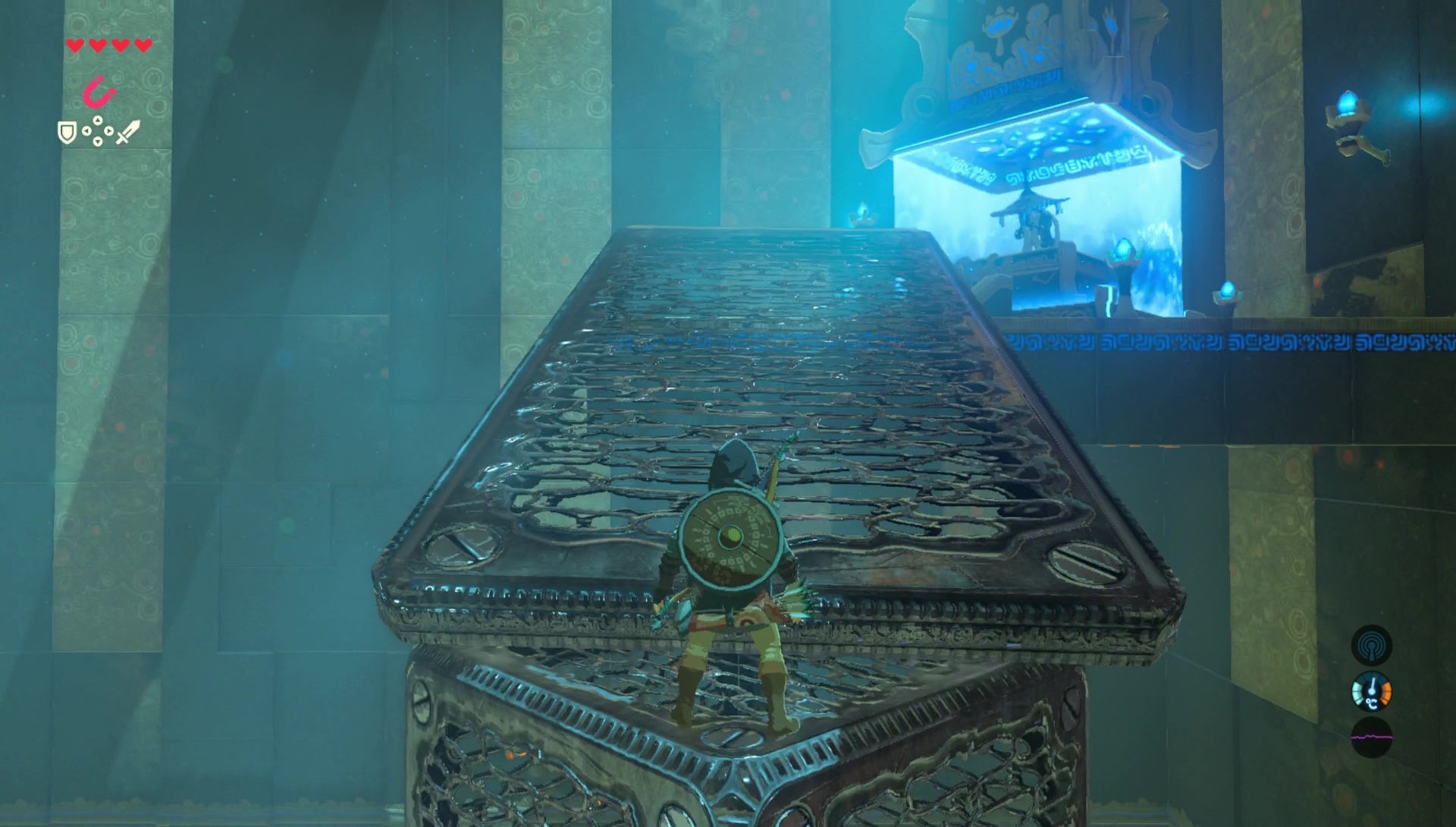Image resolution: width=1456 pixels, height=827 pixels.
Task: Click Link standing on the metal platform
Action: click(x=732, y=592)
